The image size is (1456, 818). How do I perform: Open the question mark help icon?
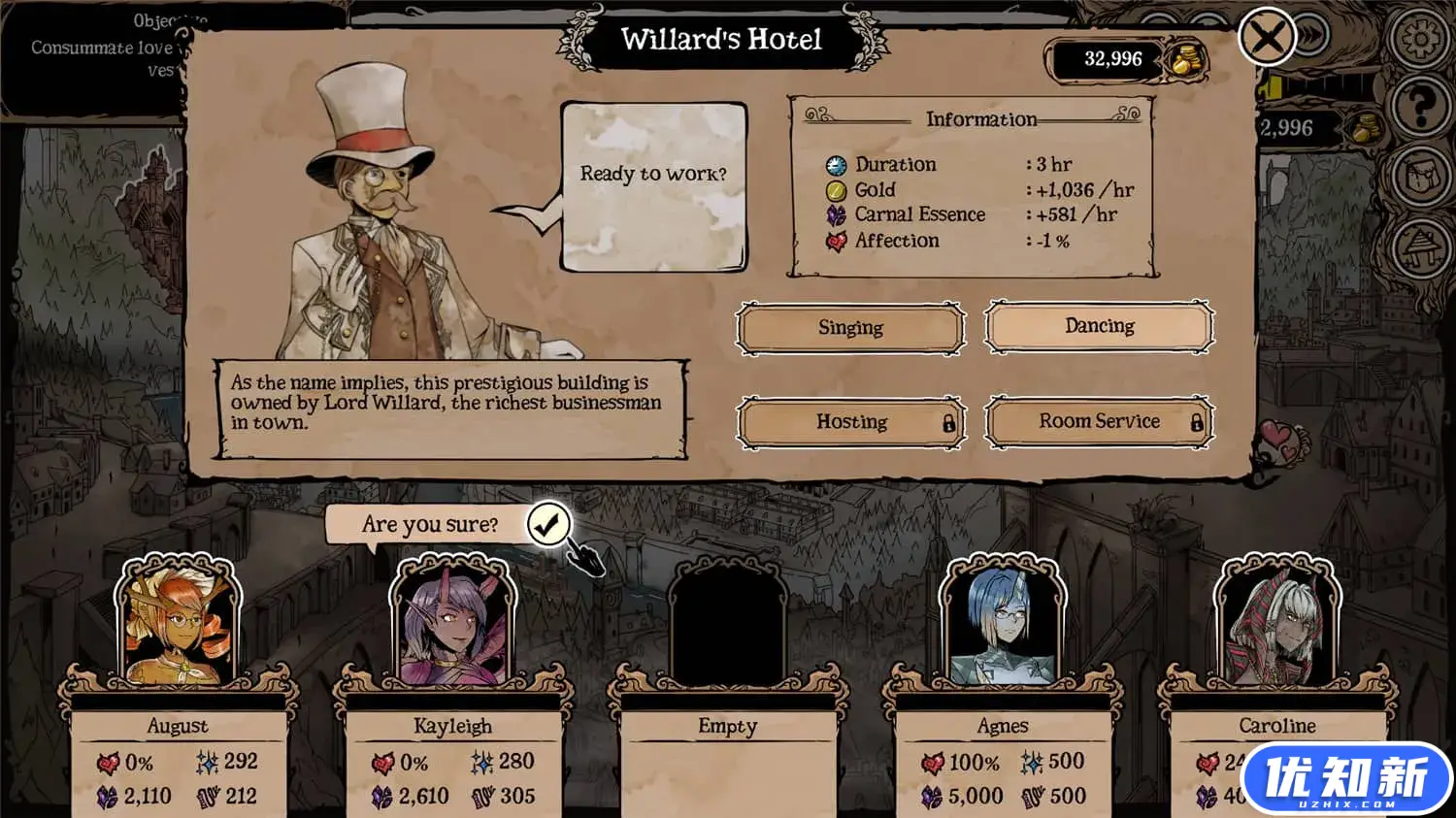tap(1420, 105)
